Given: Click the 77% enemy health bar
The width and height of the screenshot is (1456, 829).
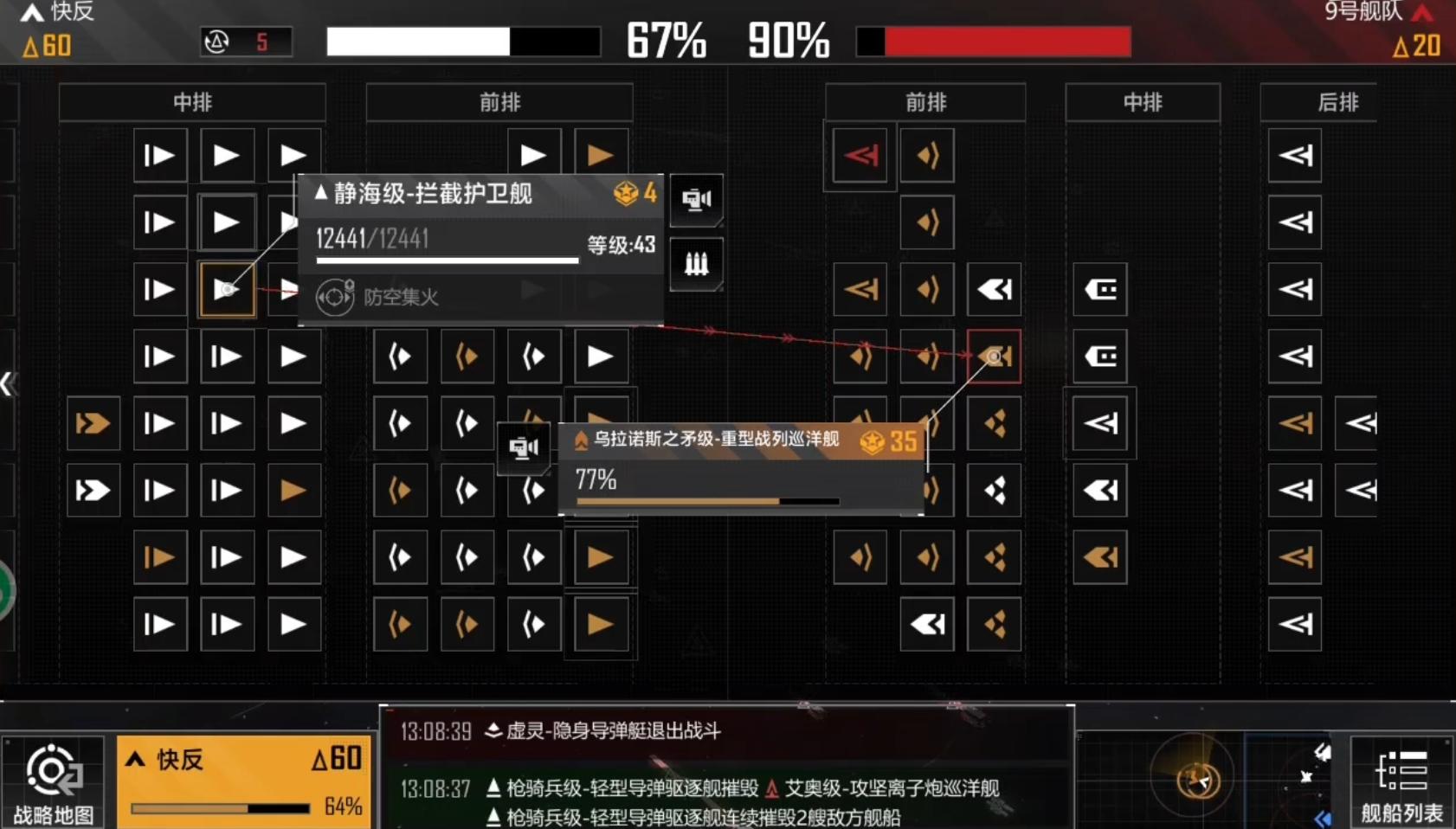Looking at the screenshot, I should point(701,500).
